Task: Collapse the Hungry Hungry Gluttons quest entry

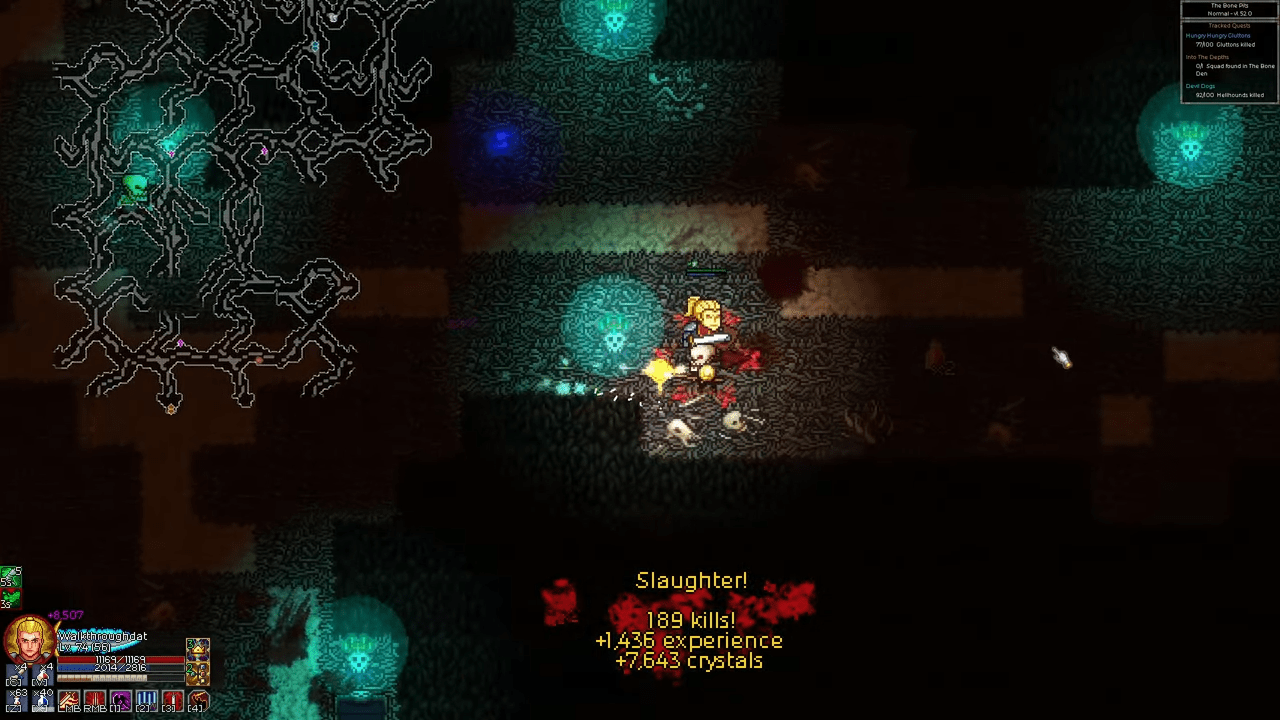Action: pos(1217,36)
